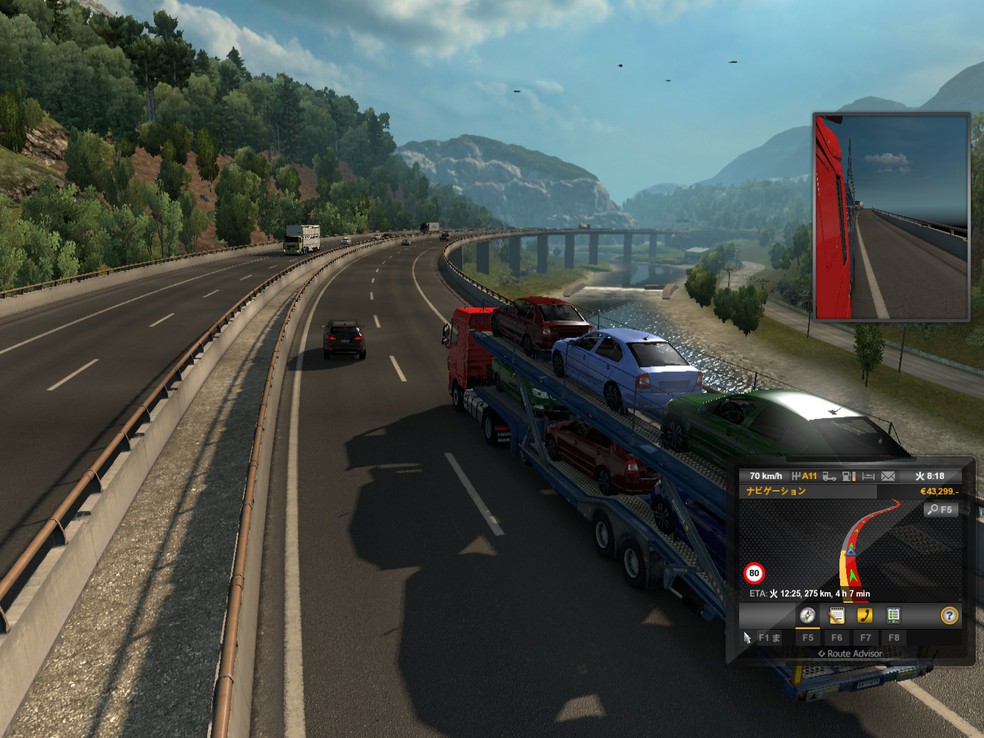Open the yellow telephone assistance tab
984x738 pixels.
pos(865,616)
